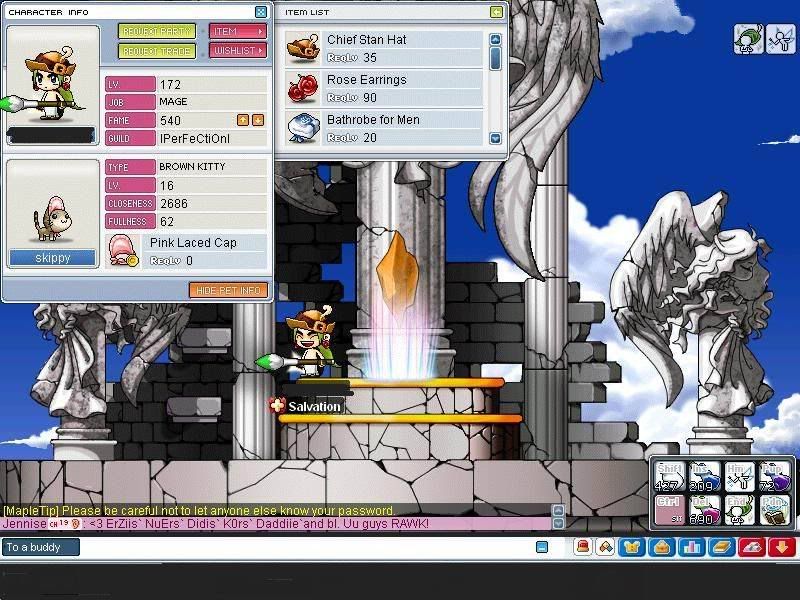Collapse the Item List window
The image size is (800, 600).
[x=497, y=12]
